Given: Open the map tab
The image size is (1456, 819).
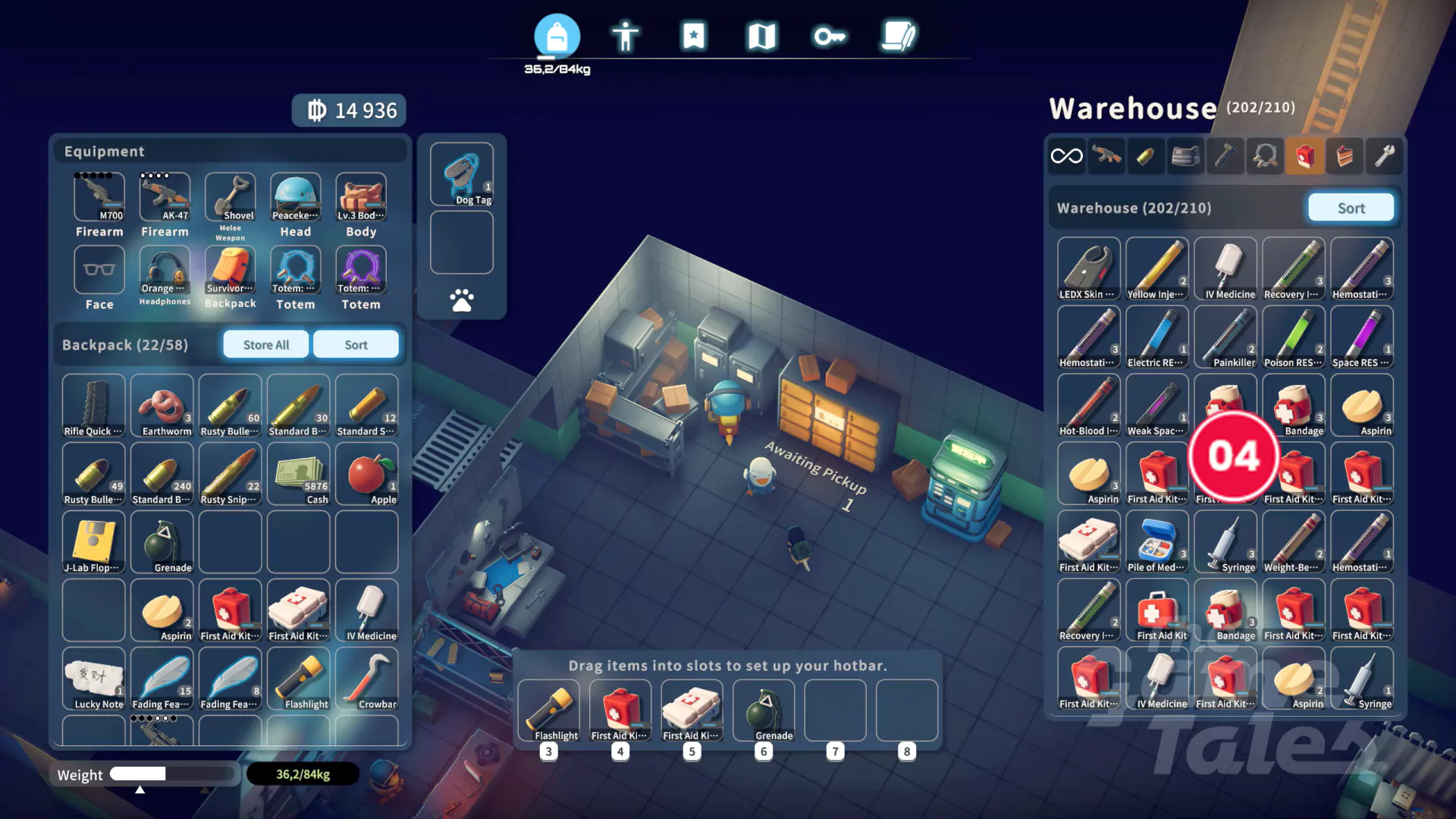Looking at the screenshot, I should [761, 36].
